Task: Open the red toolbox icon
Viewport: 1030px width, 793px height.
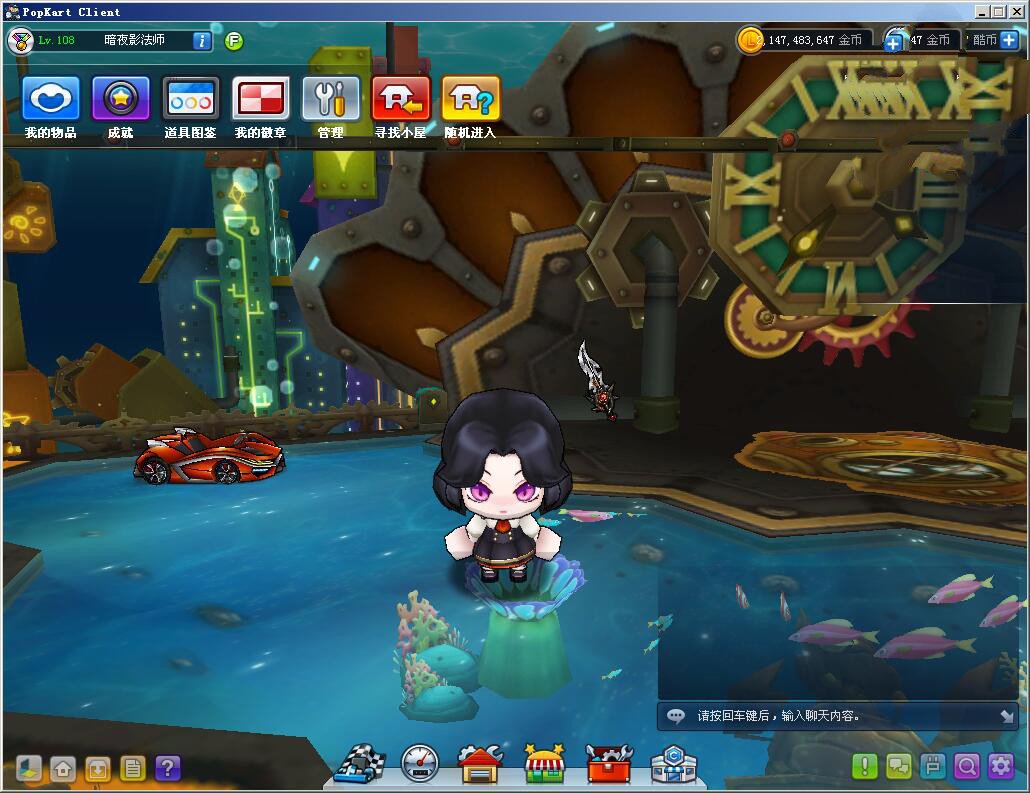Action: pyautogui.click(x=609, y=764)
